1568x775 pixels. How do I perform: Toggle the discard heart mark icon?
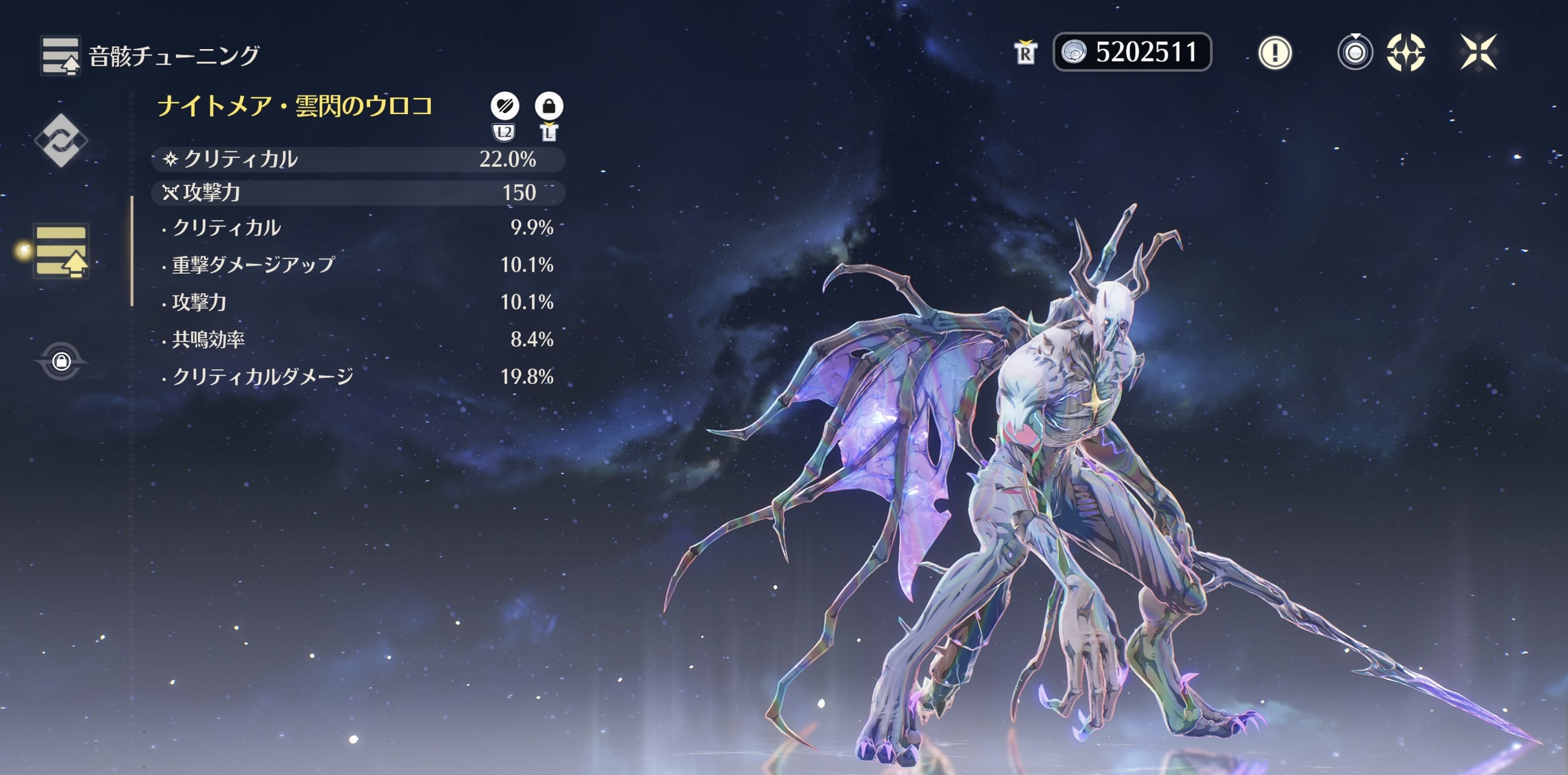tap(504, 106)
